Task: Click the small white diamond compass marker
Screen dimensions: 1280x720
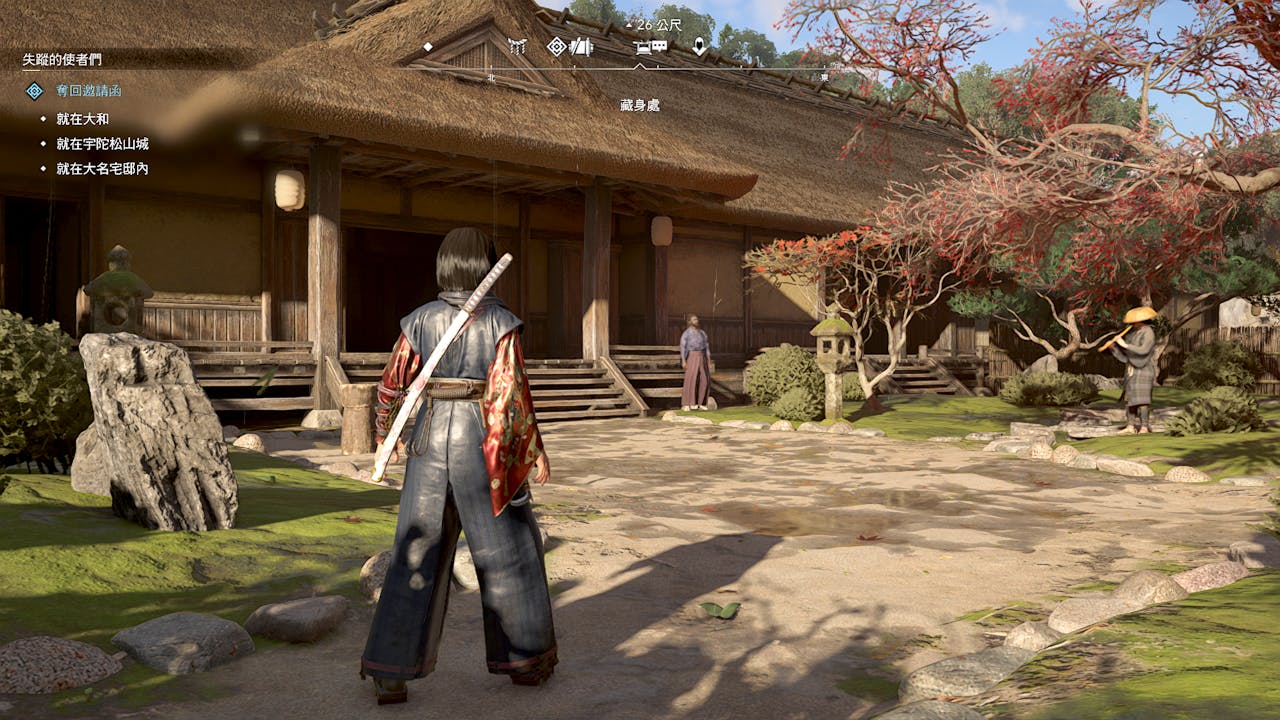Action: 428,46
